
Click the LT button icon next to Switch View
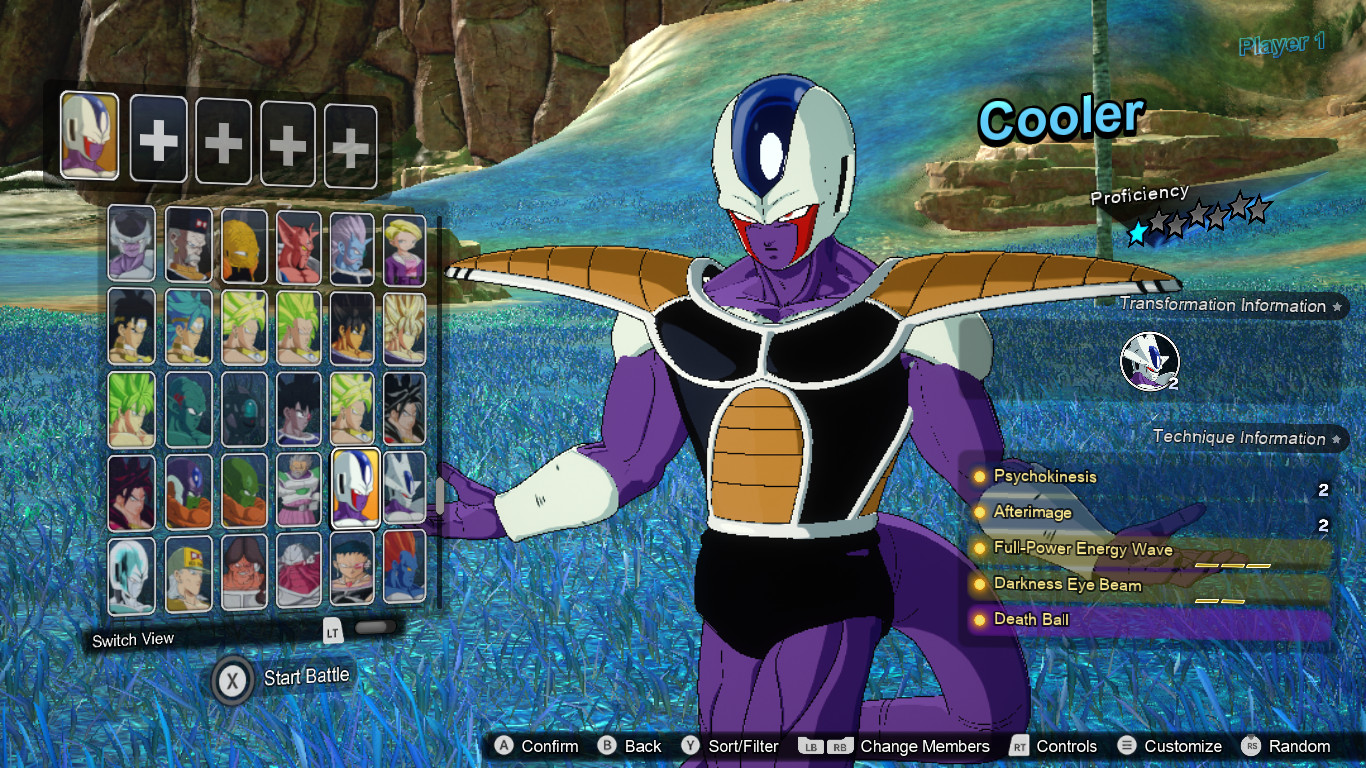(x=332, y=633)
